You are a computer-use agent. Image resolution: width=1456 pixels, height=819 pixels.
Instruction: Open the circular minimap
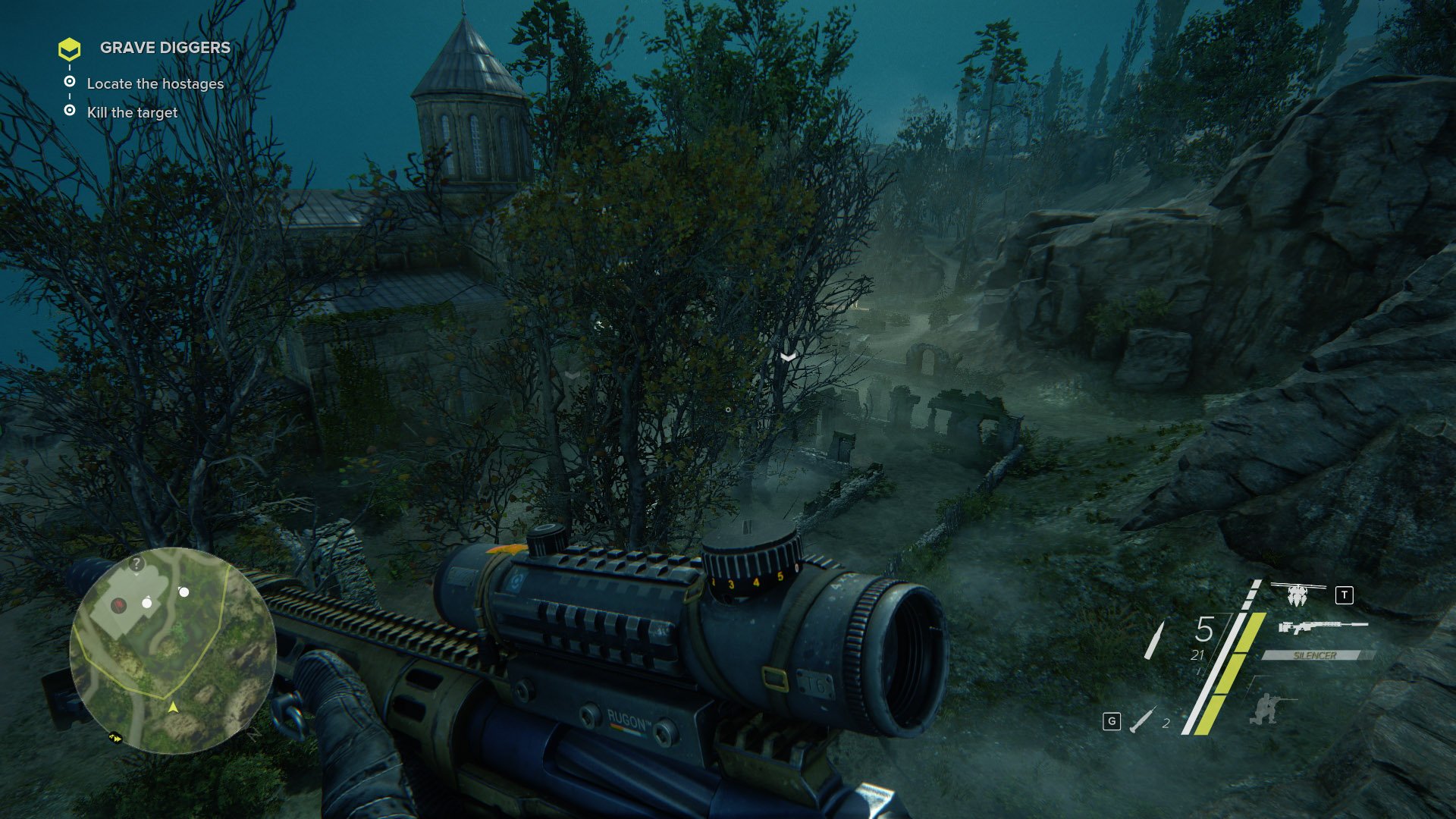[x=173, y=649]
